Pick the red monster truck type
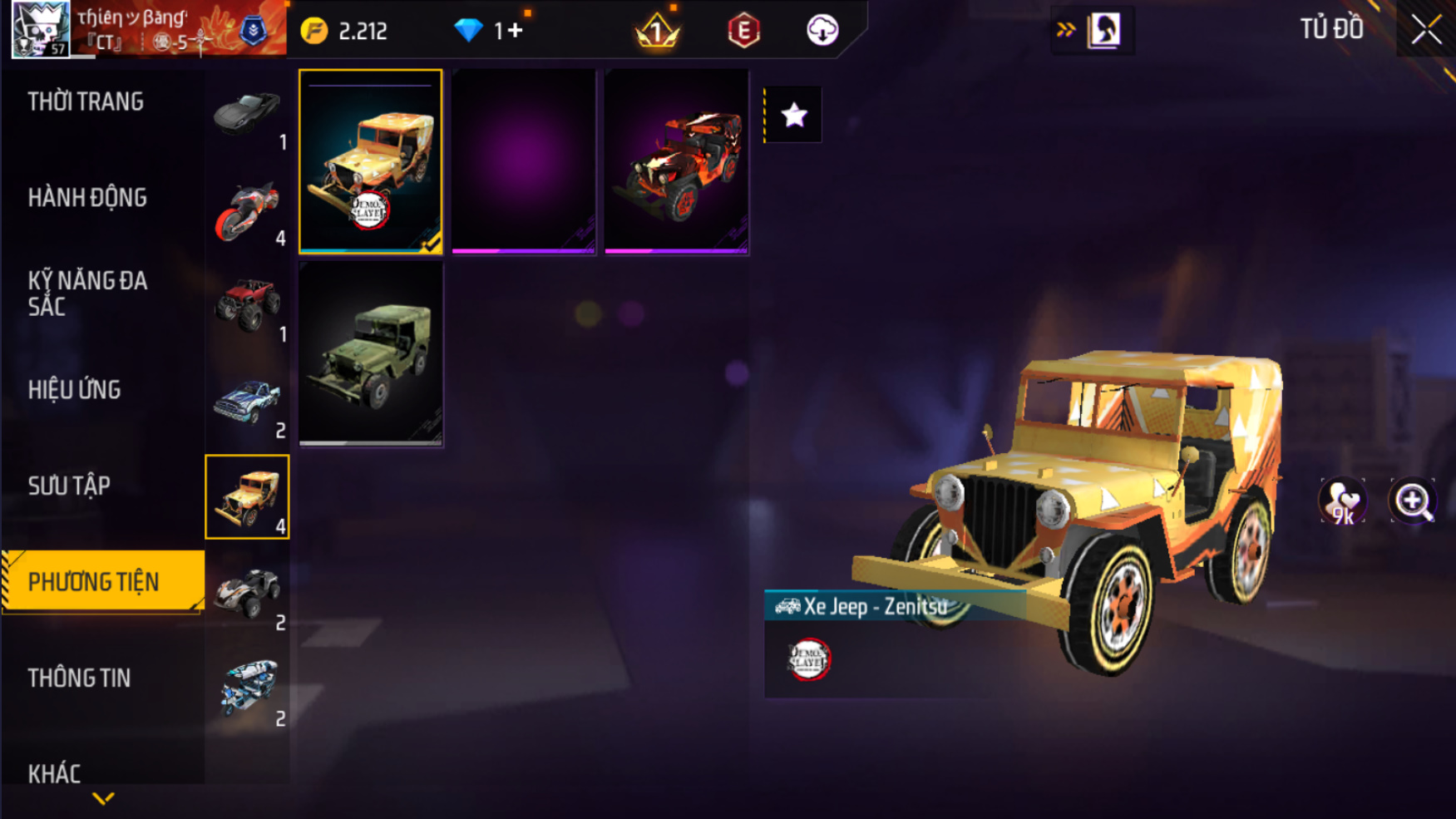 click(247, 305)
